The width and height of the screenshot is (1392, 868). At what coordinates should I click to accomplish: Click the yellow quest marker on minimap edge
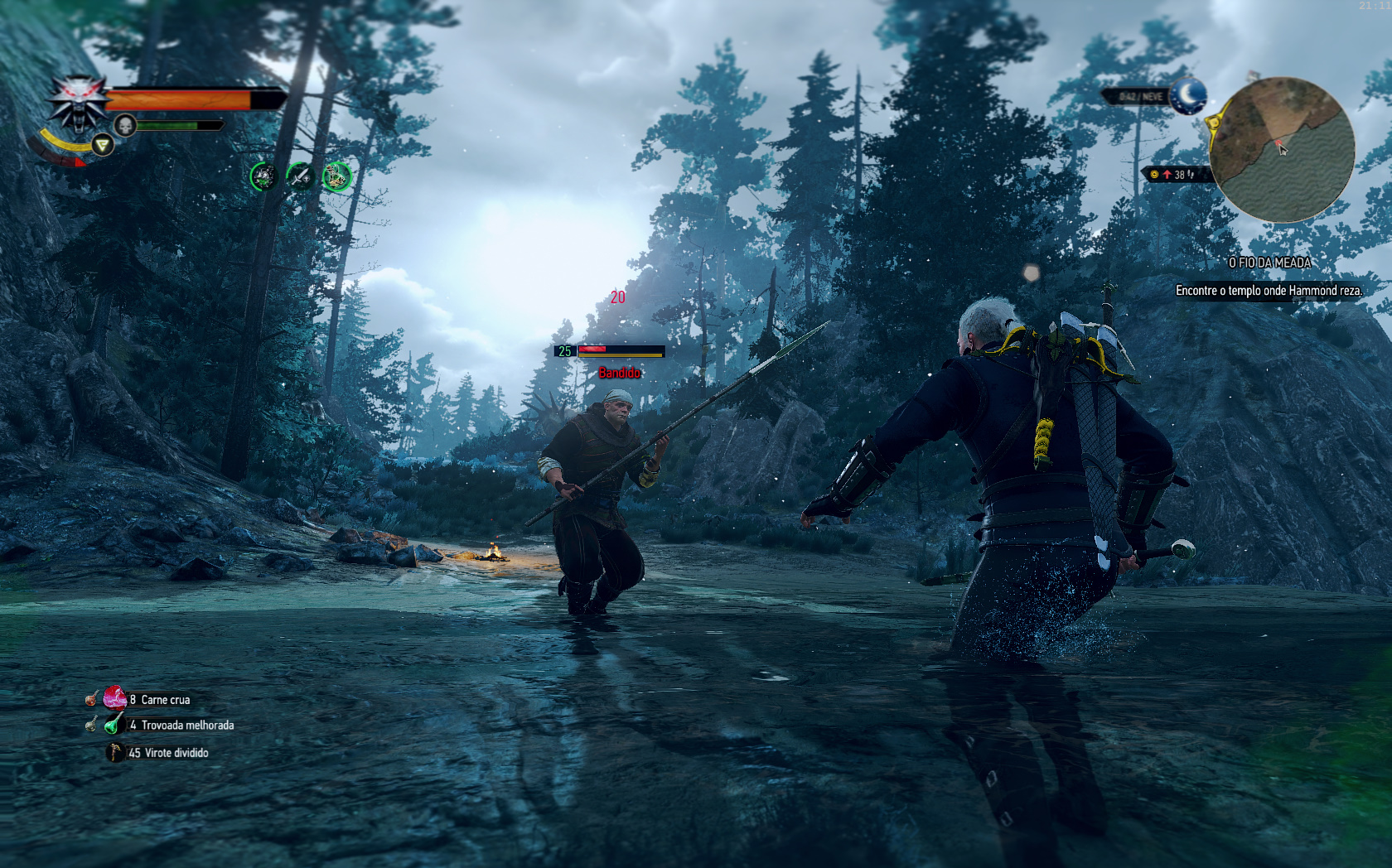1215,123
